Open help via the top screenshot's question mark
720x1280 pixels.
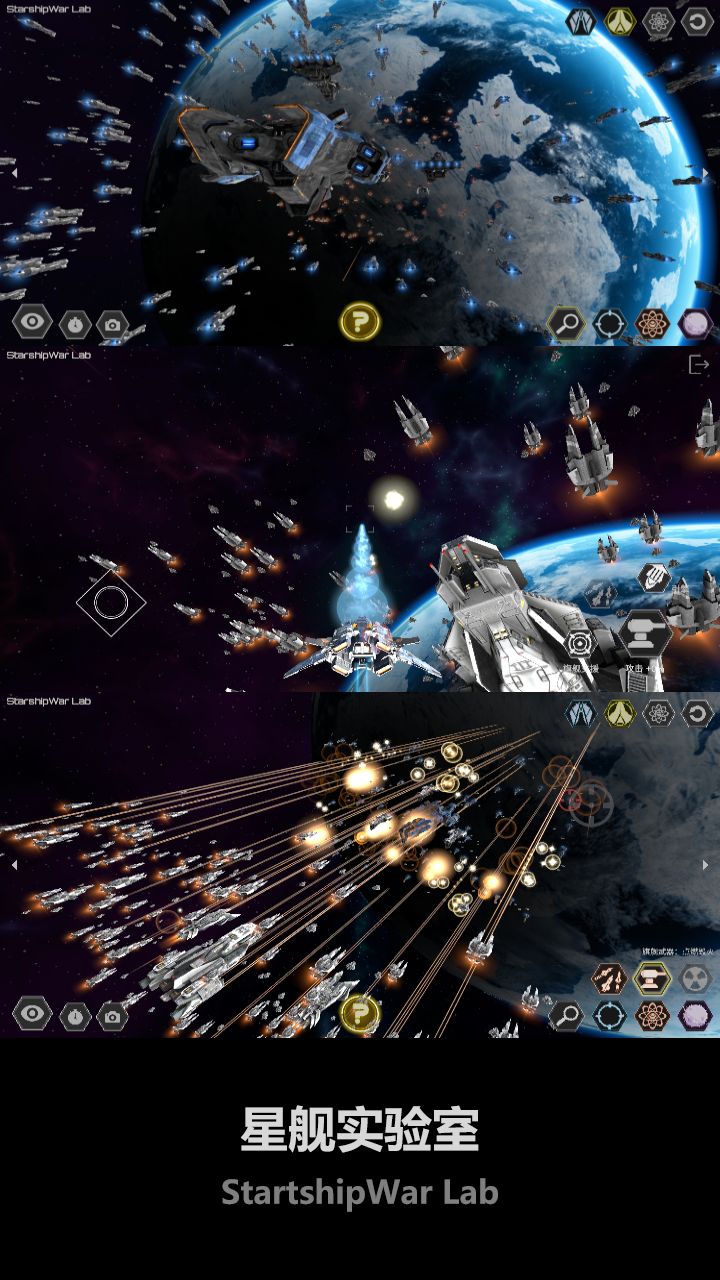click(360, 322)
